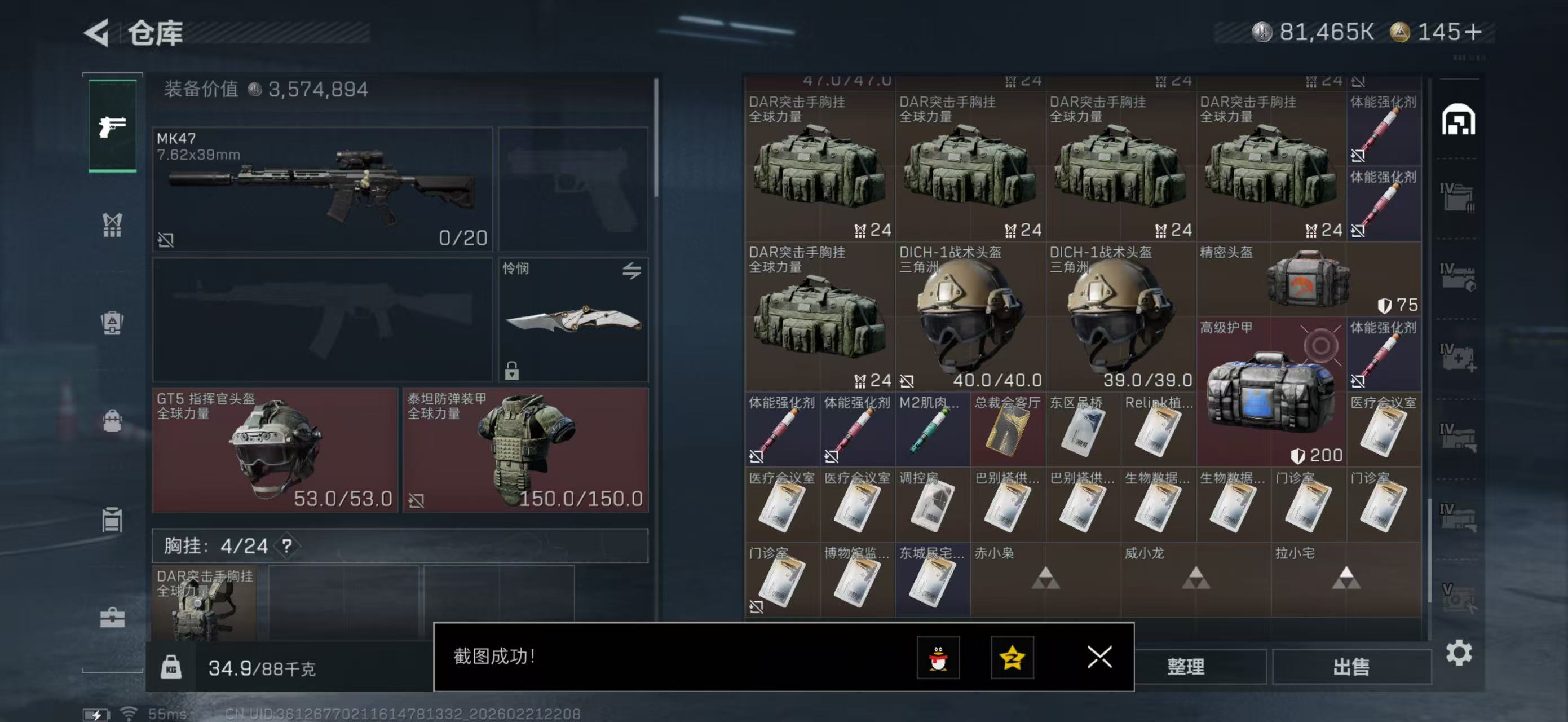The width and height of the screenshot is (1568, 722).
Task: Open the backpack category icon in left sidebar
Action: [x=112, y=420]
